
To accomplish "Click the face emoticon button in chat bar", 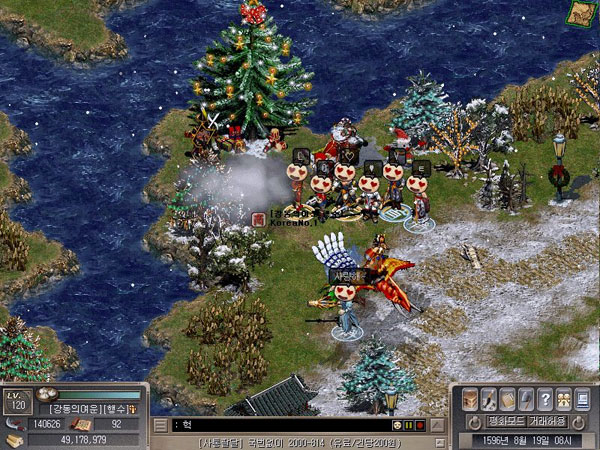I will [397, 425].
